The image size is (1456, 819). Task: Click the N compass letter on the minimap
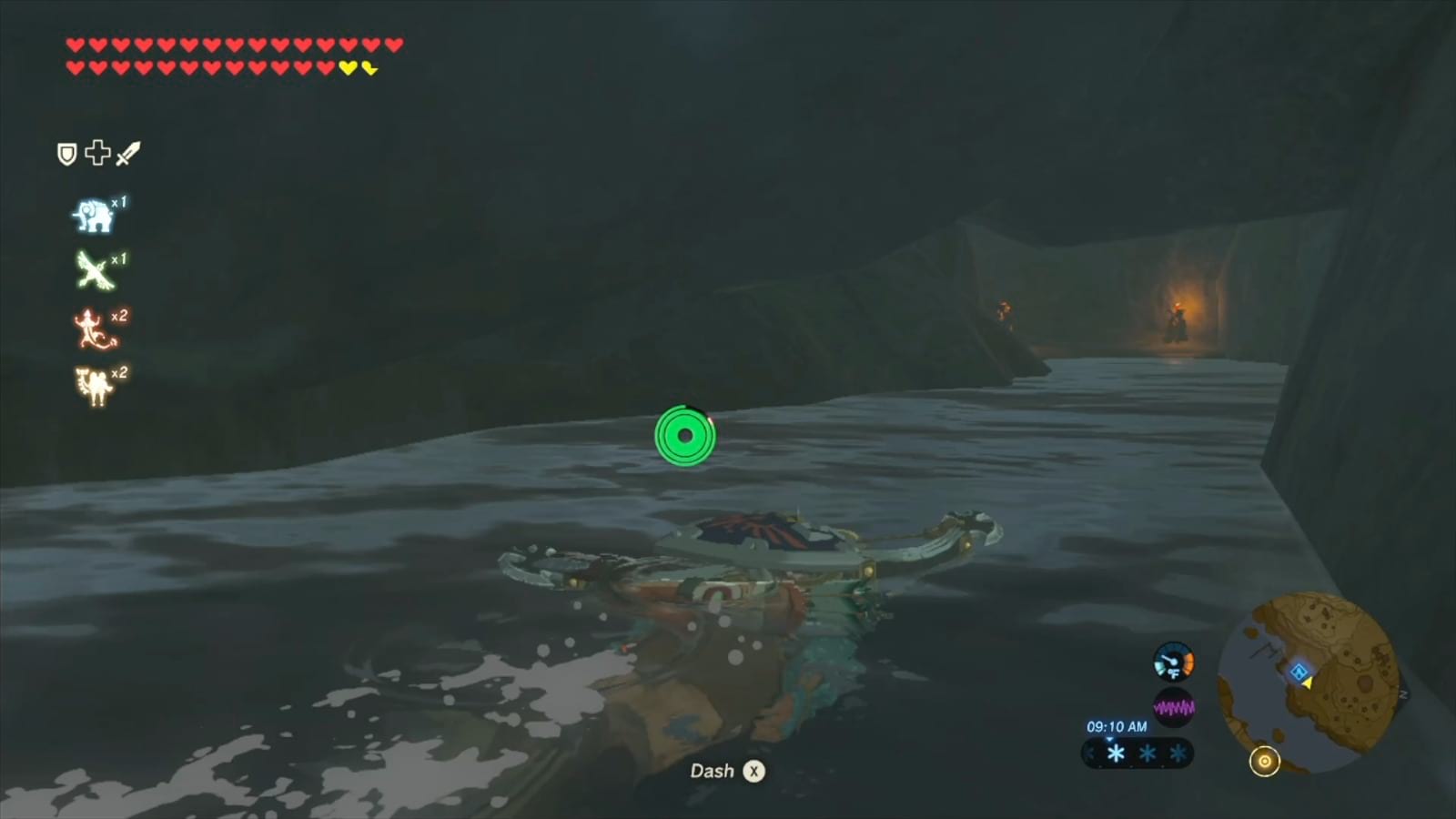1402,693
